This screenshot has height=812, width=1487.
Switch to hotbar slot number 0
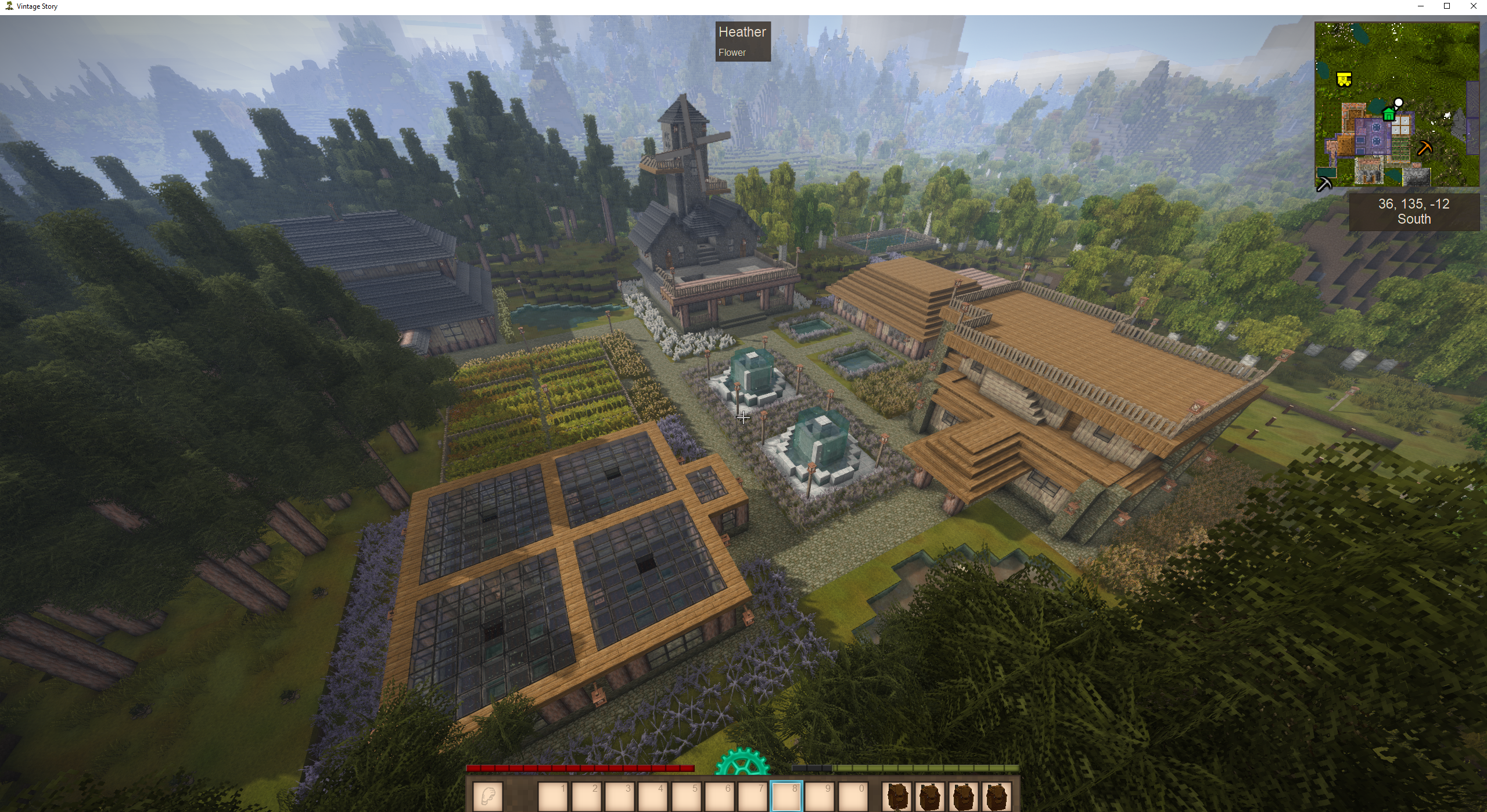point(853,796)
